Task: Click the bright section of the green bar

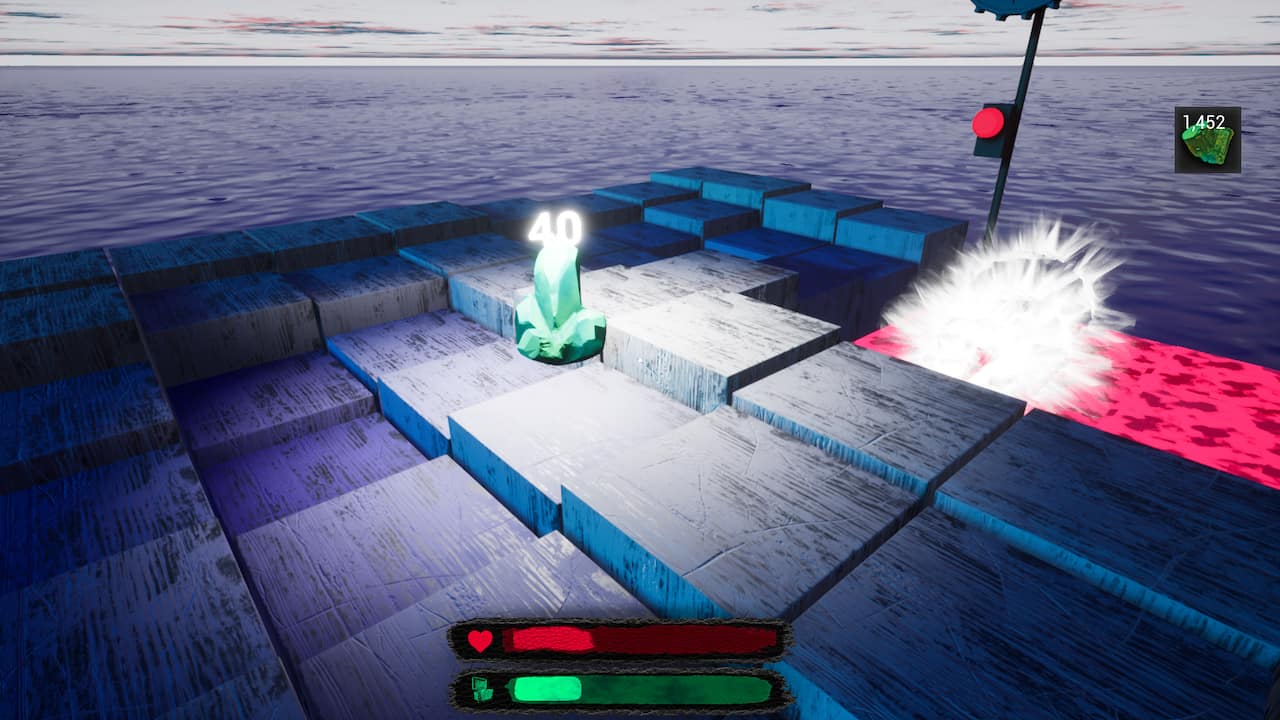Action: tap(550, 688)
